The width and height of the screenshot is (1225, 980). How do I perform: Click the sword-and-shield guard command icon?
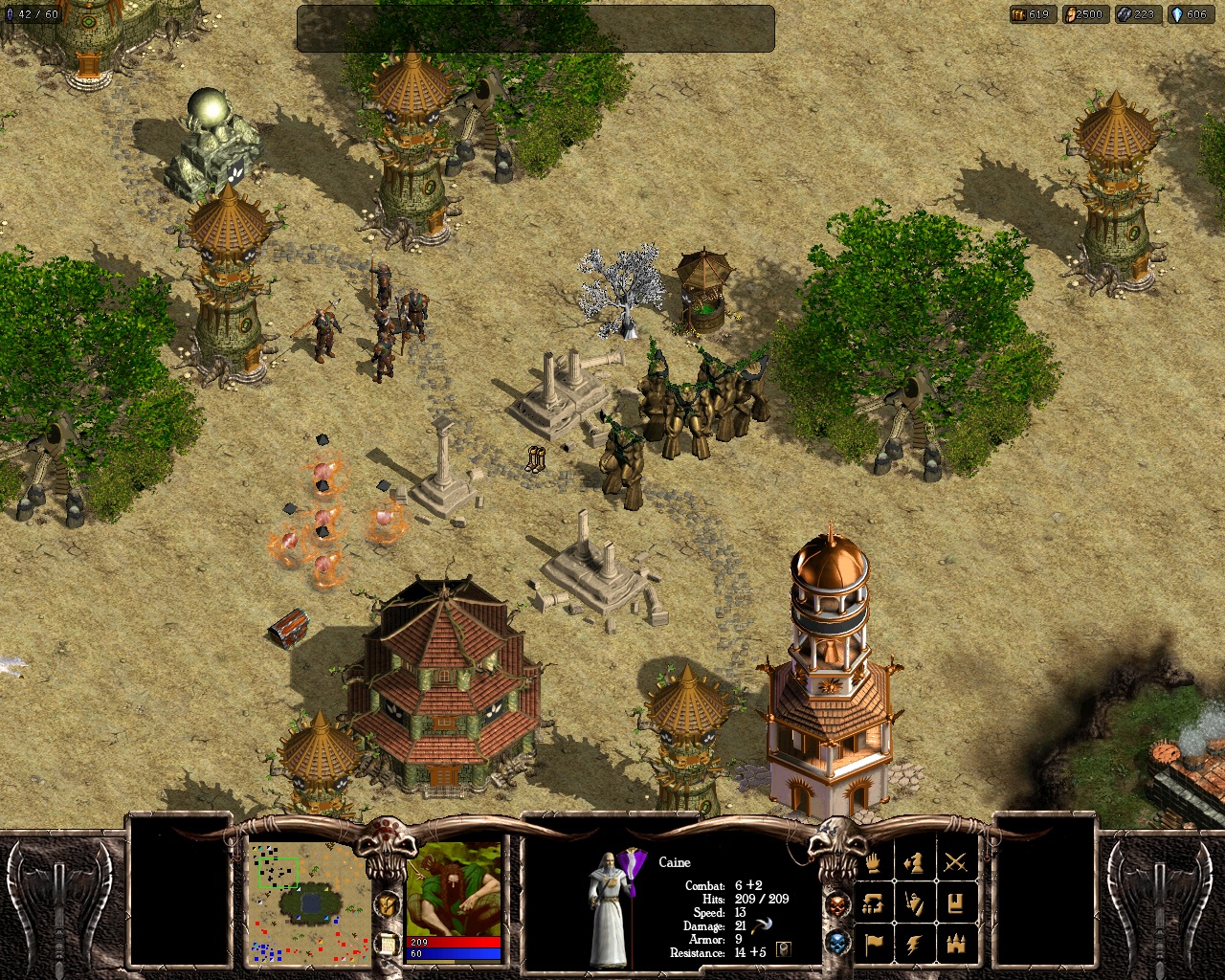913,903
